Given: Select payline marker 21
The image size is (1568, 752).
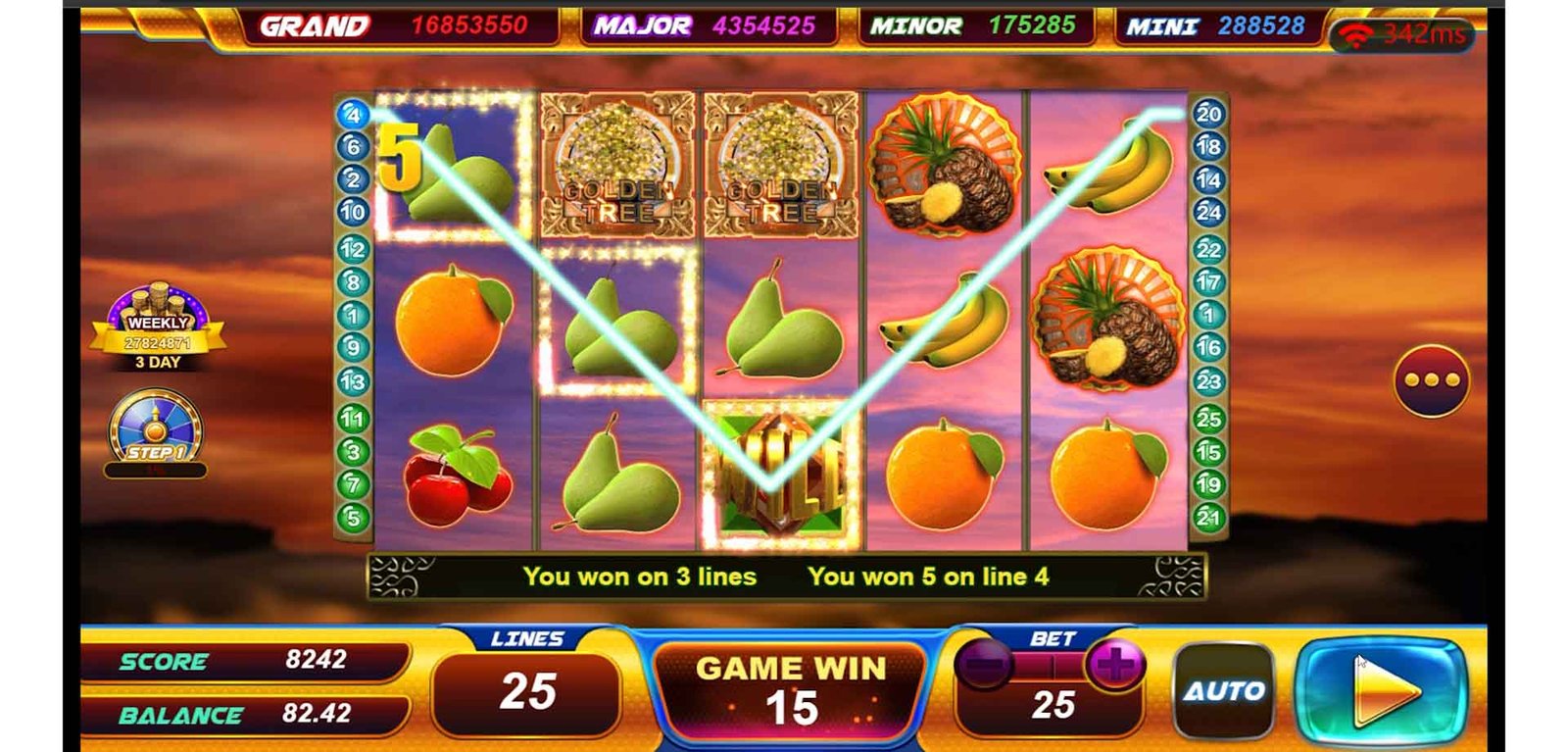Looking at the screenshot, I should point(1208,518).
